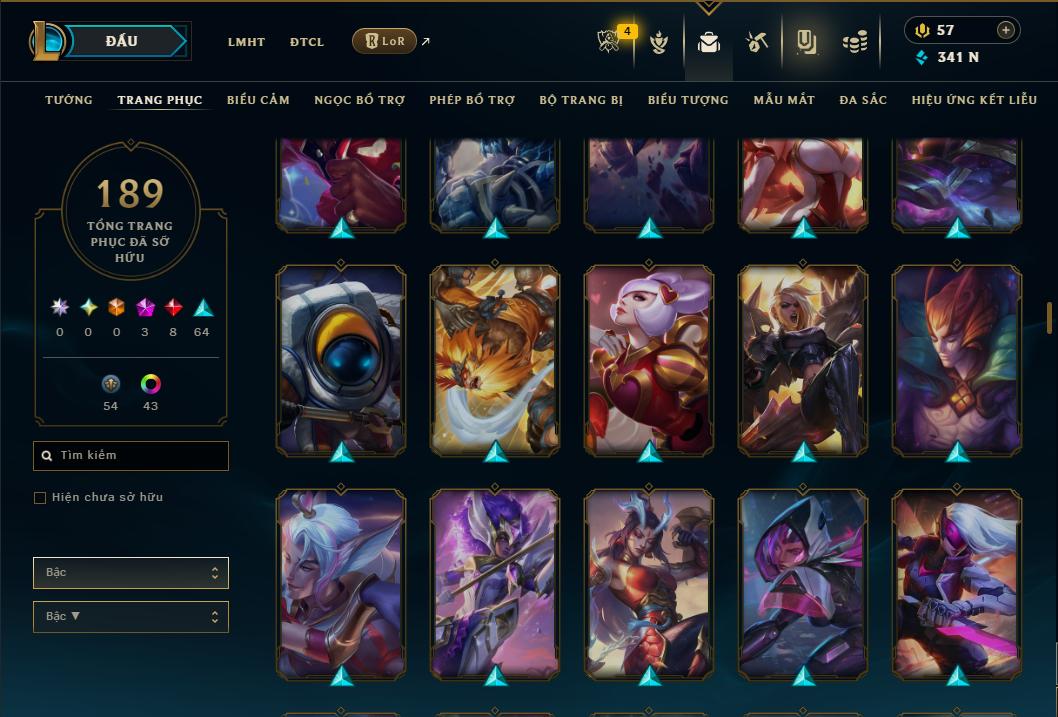Open the Bậc ▼ sort dropdown

click(x=131, y=617)
